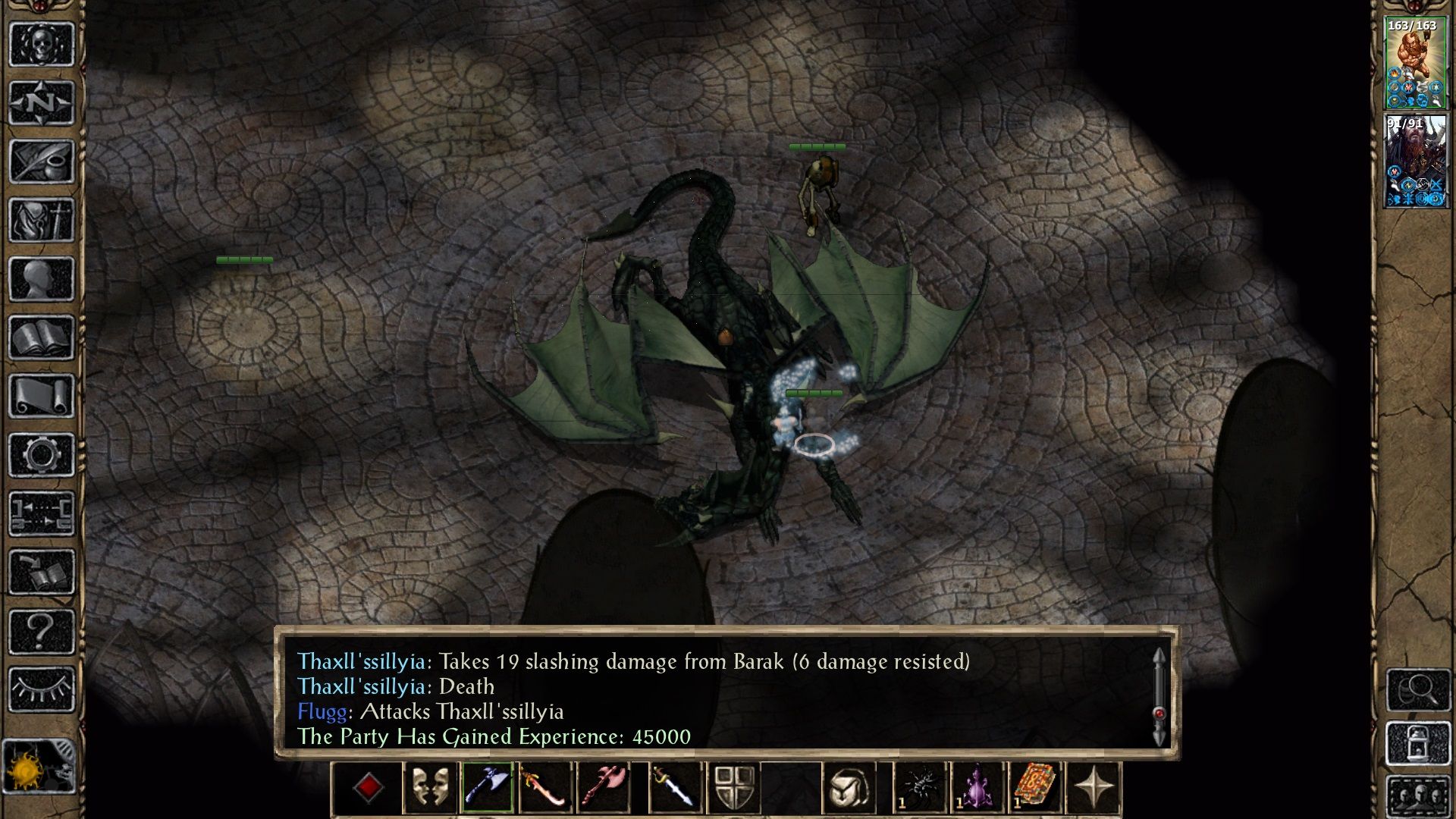Open the inventory screen
Viewport: 1456px width, 819px height.
42,220
